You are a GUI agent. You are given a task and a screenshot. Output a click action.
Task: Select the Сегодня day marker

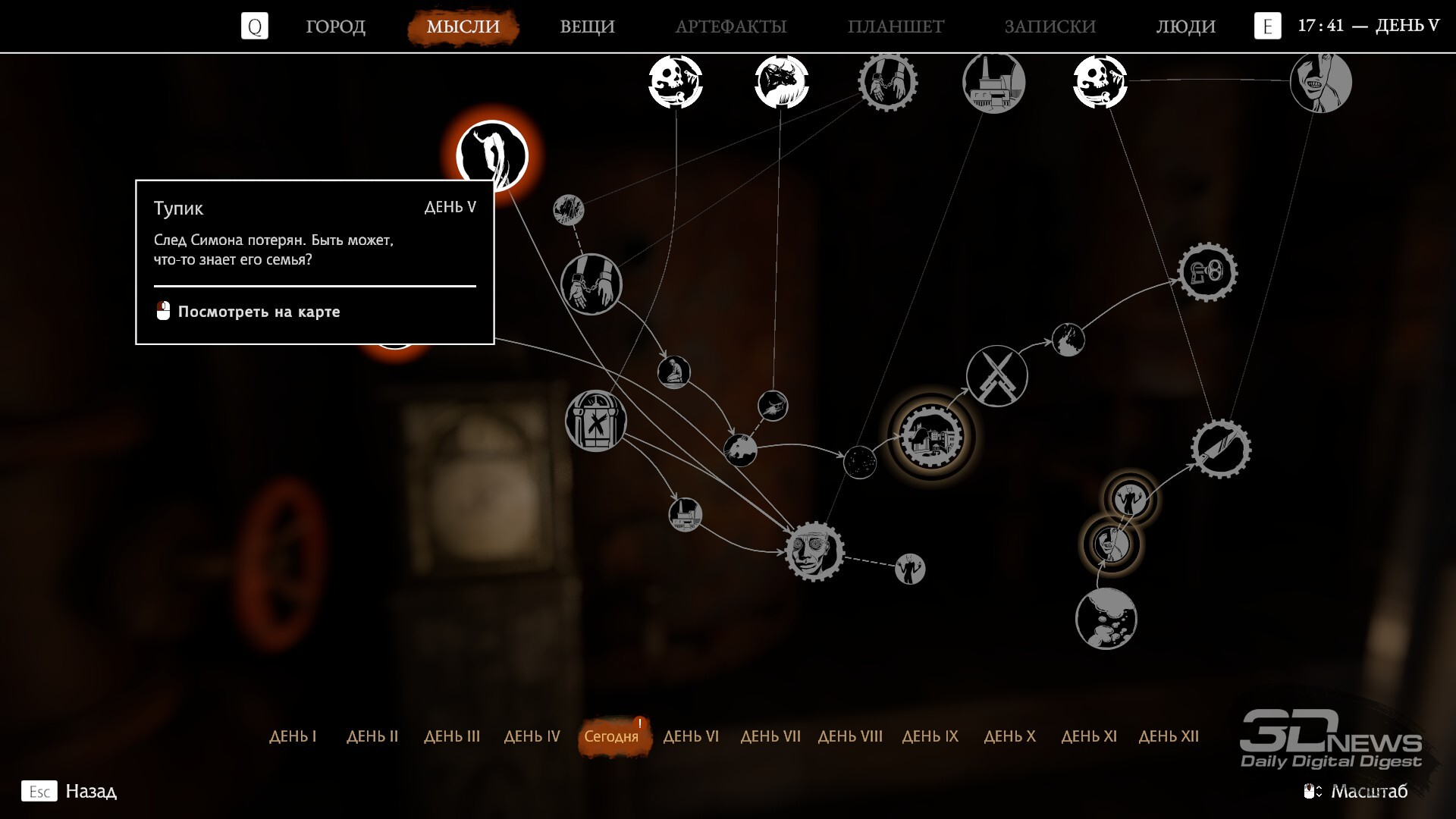(611, 736)
